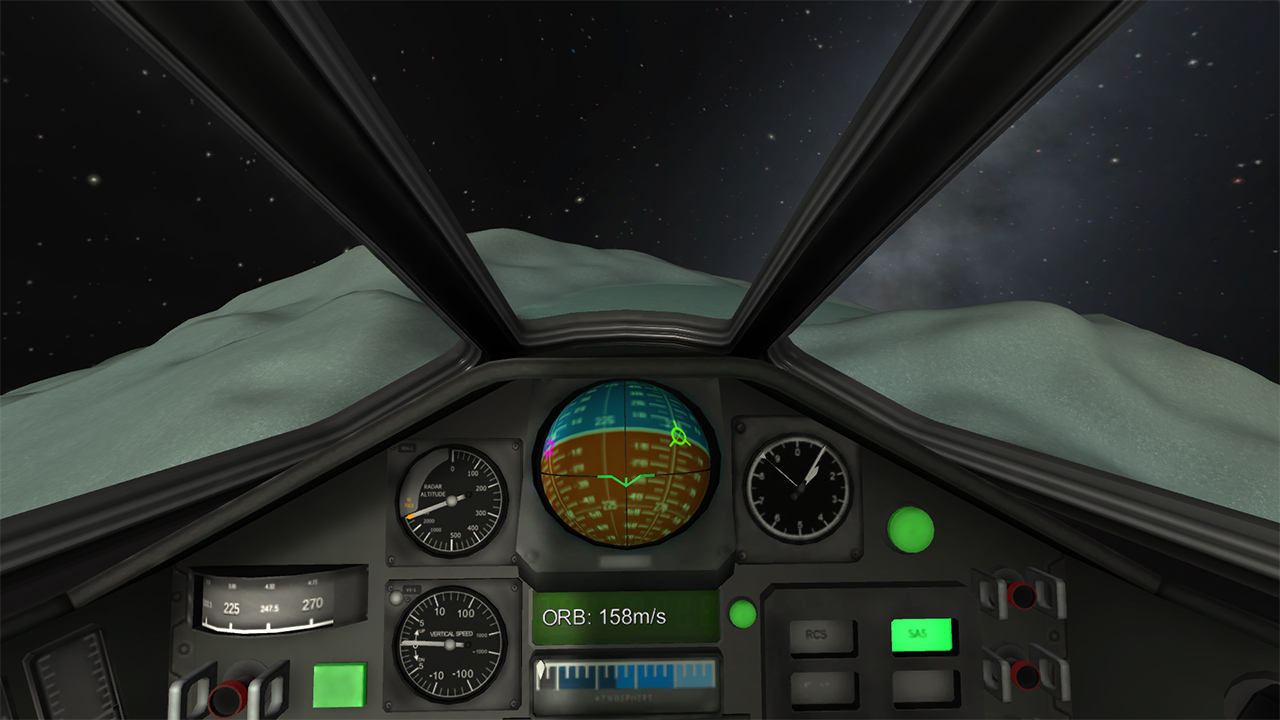Click the analog mission clock
Screen dimensions: 1280x720
[x=797, y=490]
